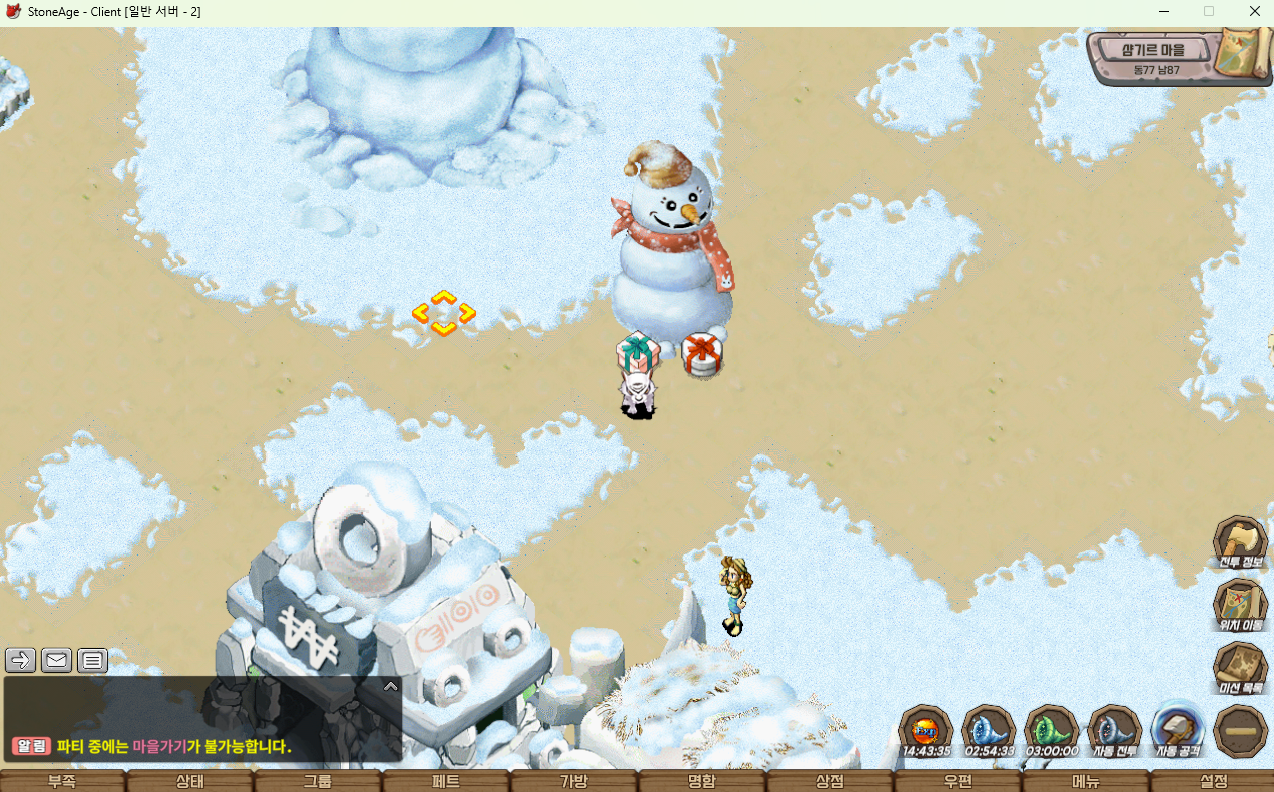Open the 명함 (name card) menu
This screenshot has height=792, width=1274.
point(702,781)
